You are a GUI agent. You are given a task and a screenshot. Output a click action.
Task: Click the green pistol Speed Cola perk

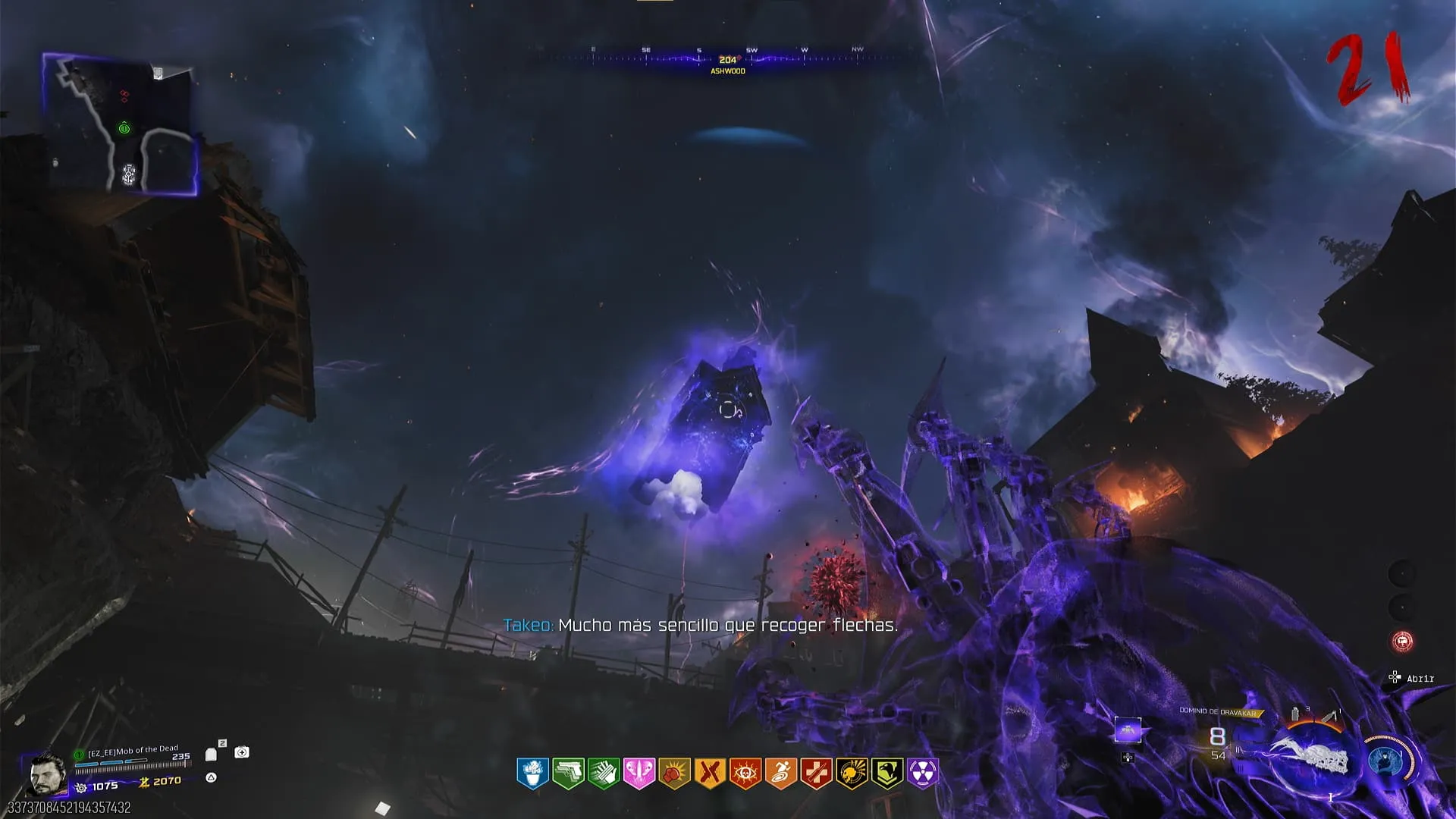click(x=568, y=773)
